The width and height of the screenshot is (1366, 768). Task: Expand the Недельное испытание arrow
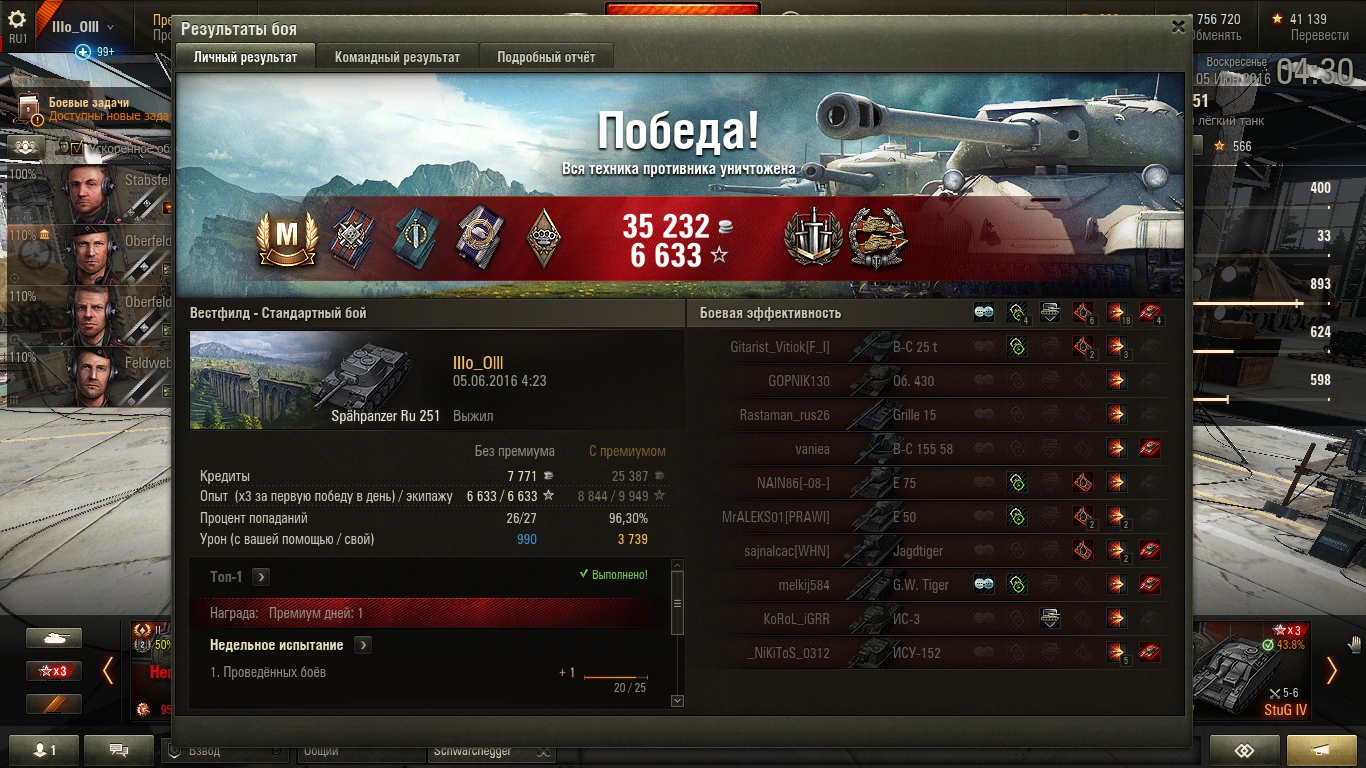362,645
